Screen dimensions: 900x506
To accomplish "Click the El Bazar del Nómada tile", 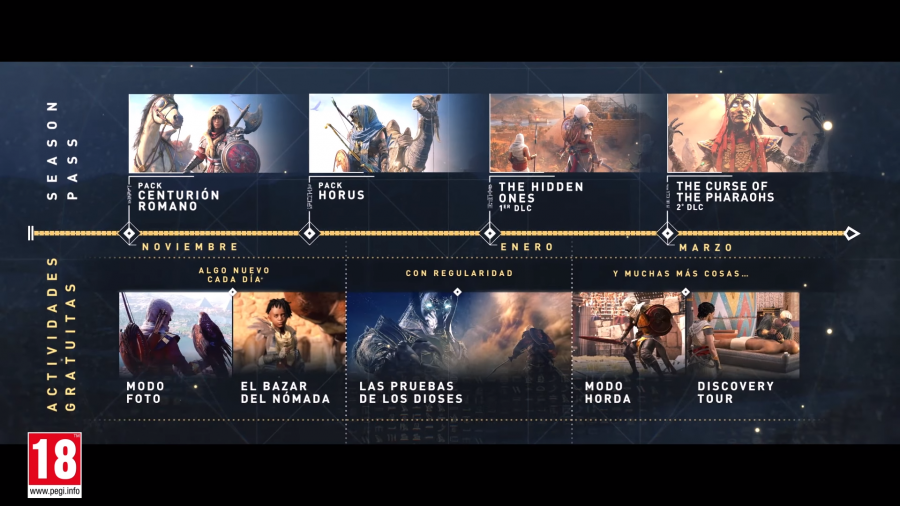I will 289,334.
